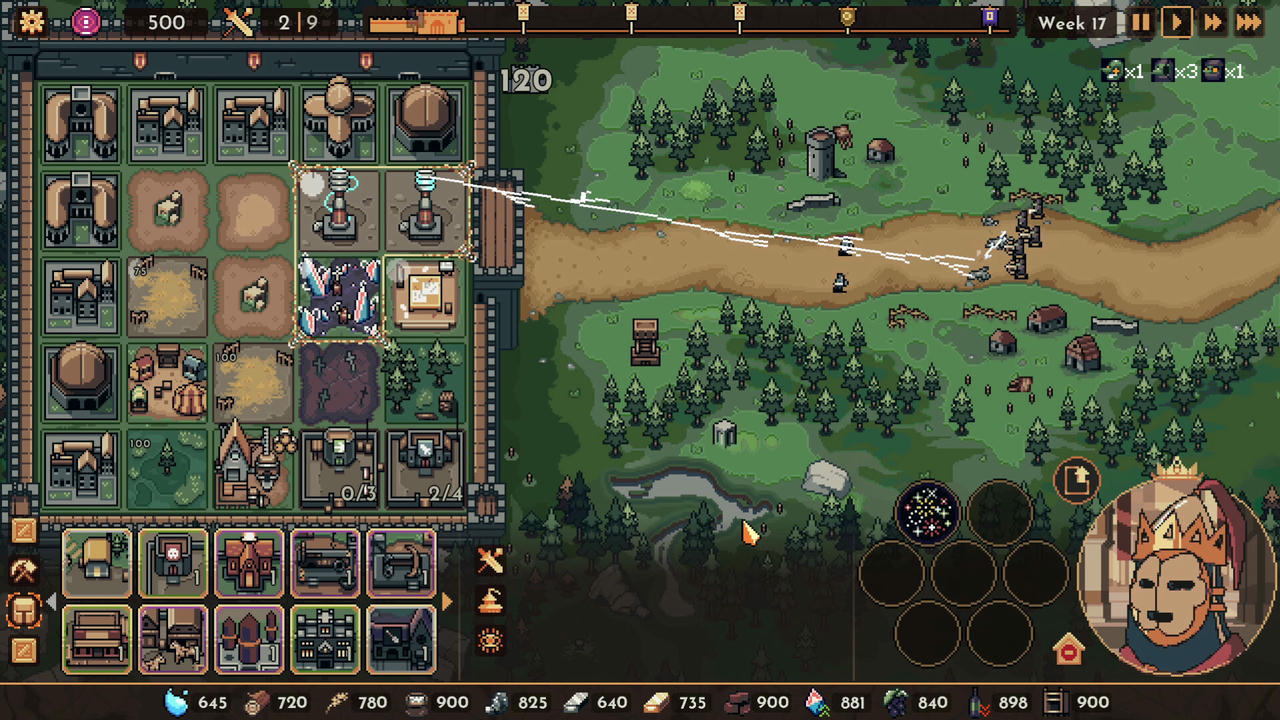The image size is (1280, 720).
Task: Click the red-circle house icon below the ability slots
Action: [1068, 649]
